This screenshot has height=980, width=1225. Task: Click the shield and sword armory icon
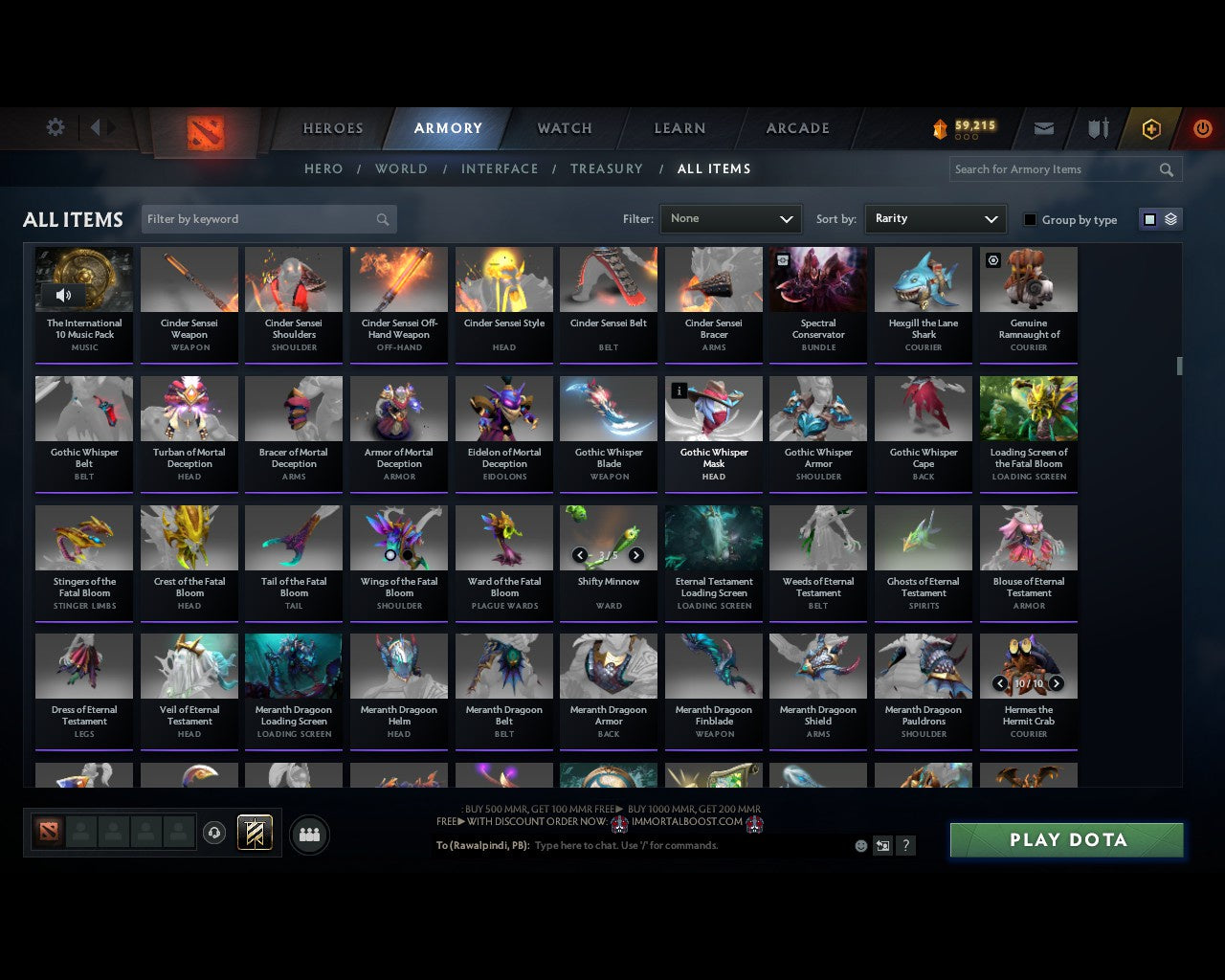coord(1097,128)
